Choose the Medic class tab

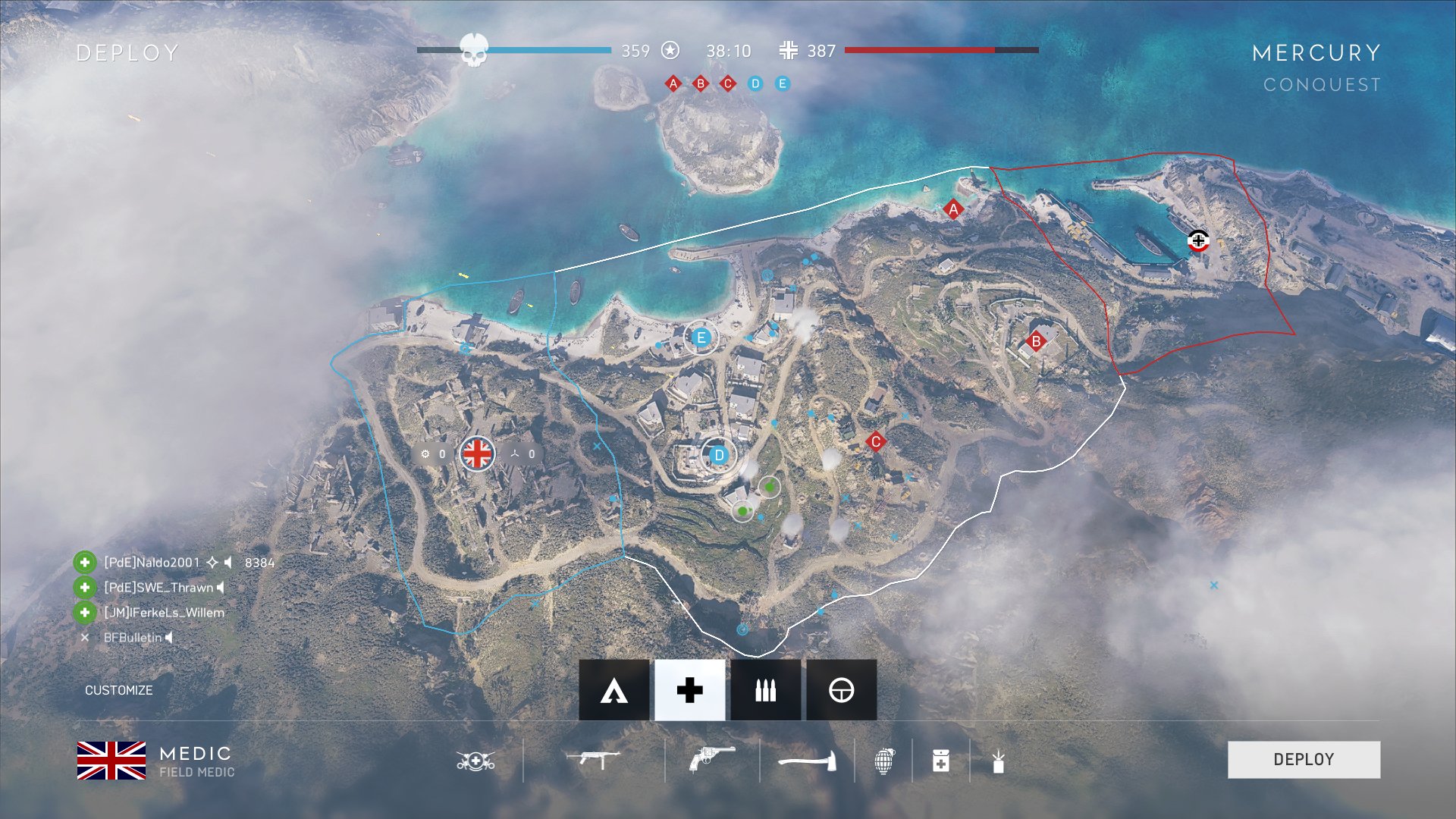tap(689, 690)
